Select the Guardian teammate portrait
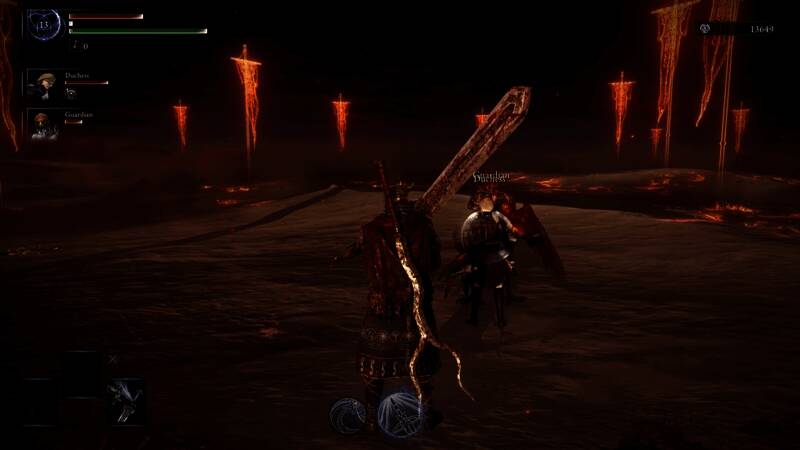 (42, 125)
